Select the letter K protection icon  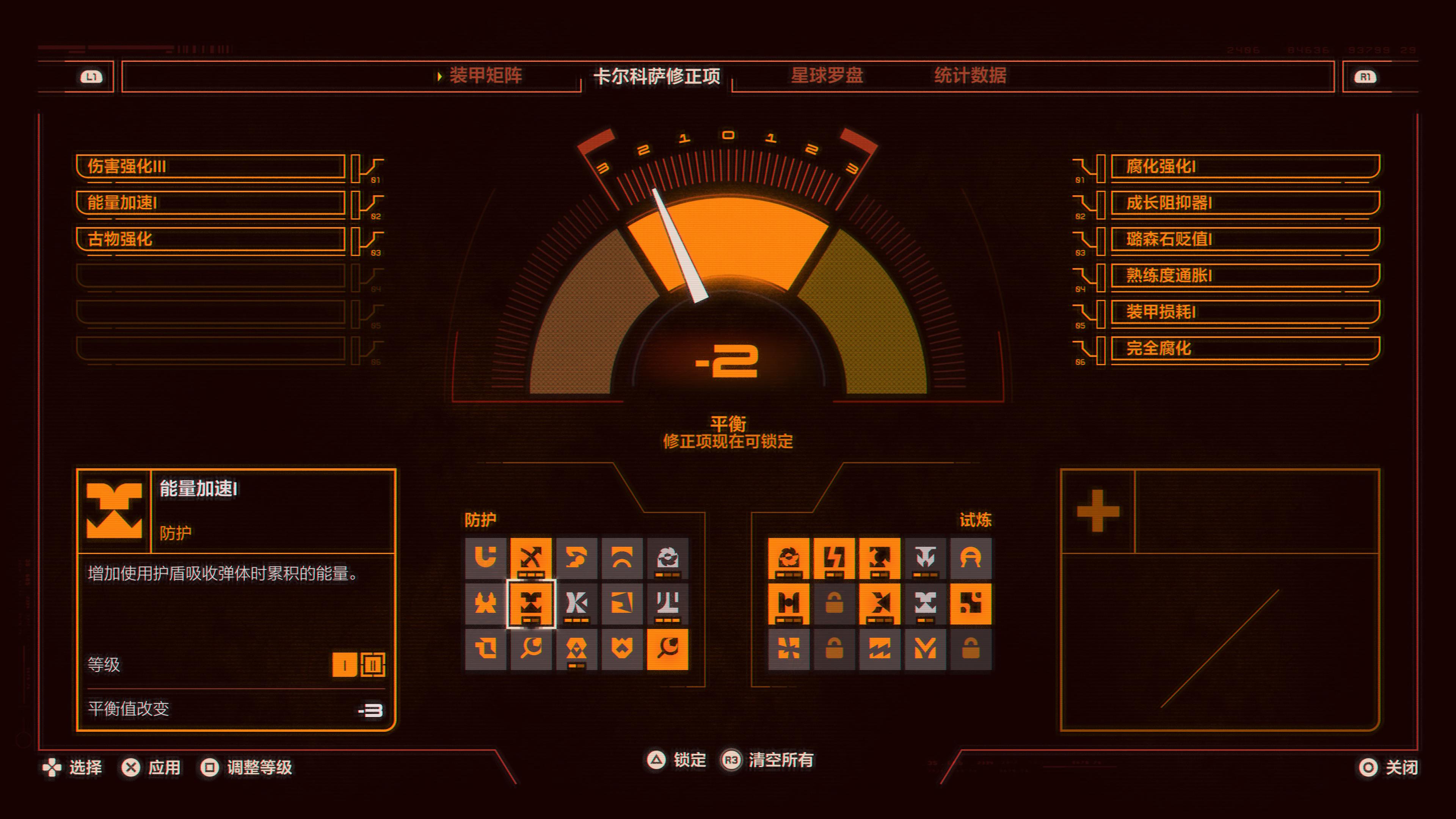click(x=576, y=603)
